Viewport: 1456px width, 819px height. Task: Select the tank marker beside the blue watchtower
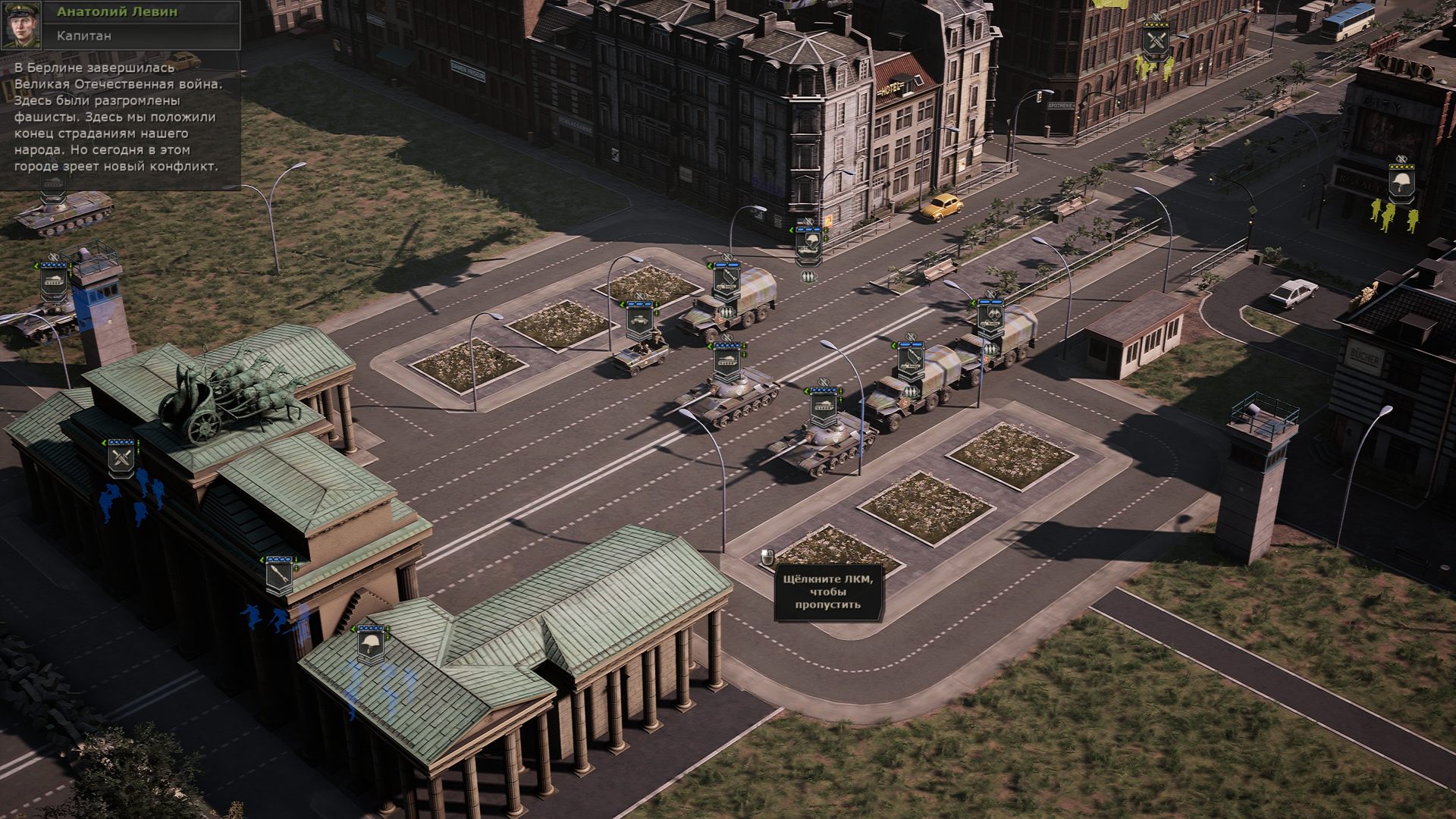[x=55, y=281]
